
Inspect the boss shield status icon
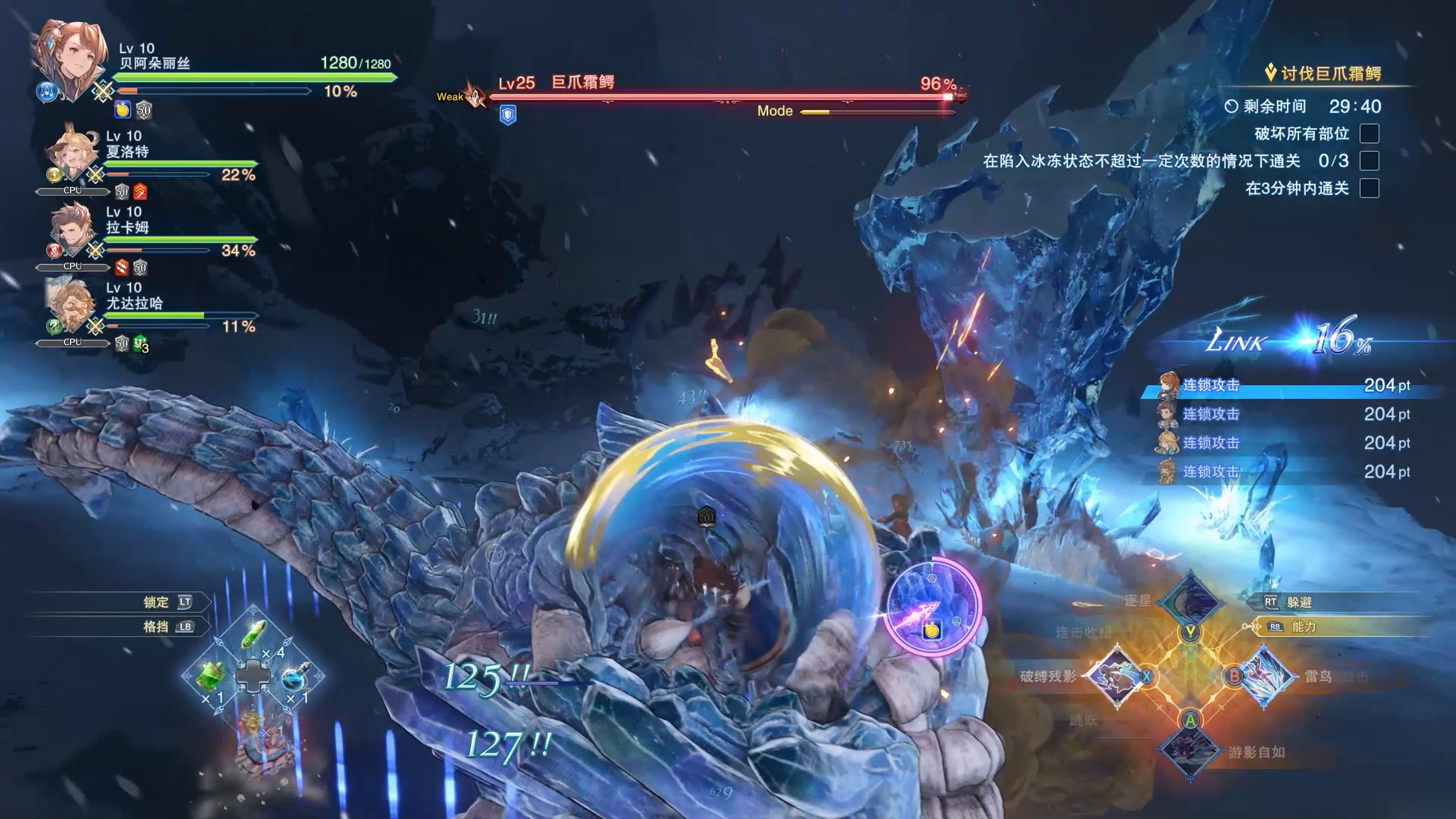click(x=508, y=115)
